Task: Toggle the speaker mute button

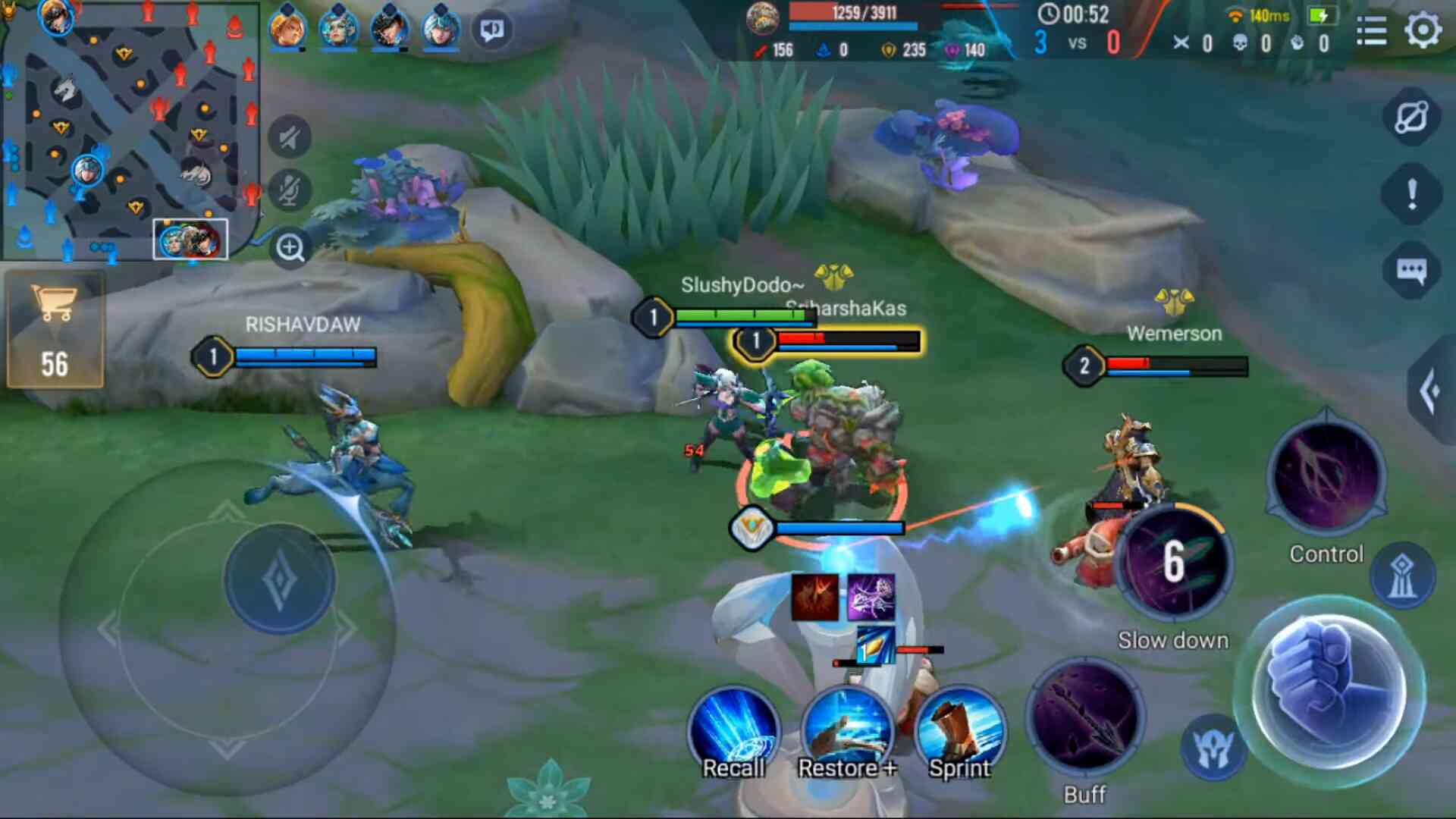Action: 290,138
